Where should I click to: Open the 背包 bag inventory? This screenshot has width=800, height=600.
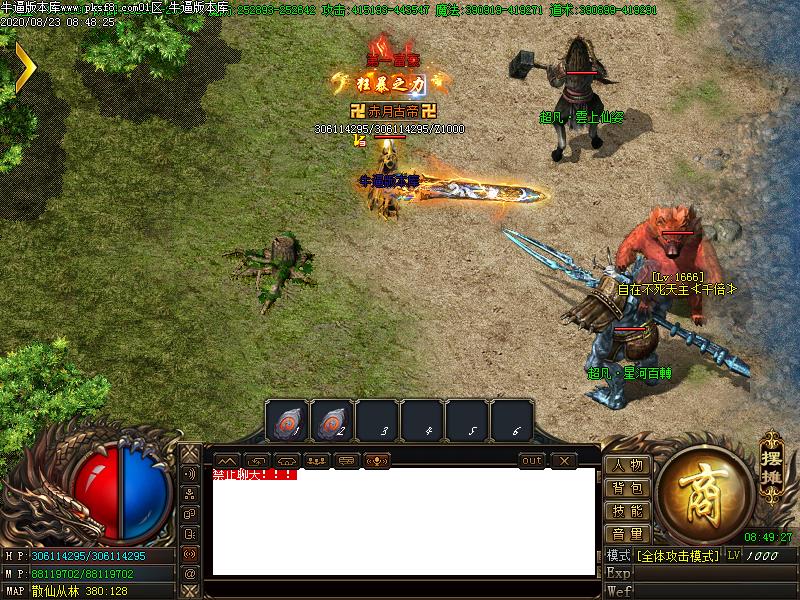point(628,488)
